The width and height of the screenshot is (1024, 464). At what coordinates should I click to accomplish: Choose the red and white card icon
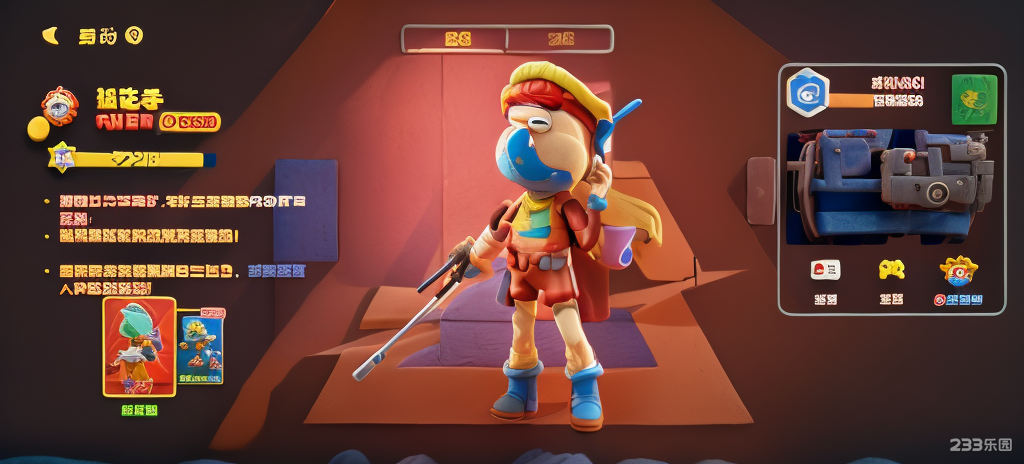point(826,269)
